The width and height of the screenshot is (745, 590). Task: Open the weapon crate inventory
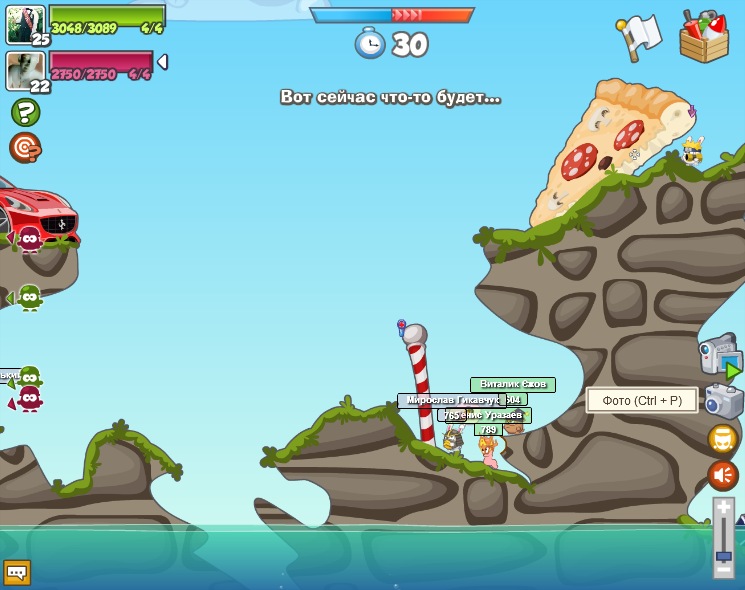[x=703, y=37]
